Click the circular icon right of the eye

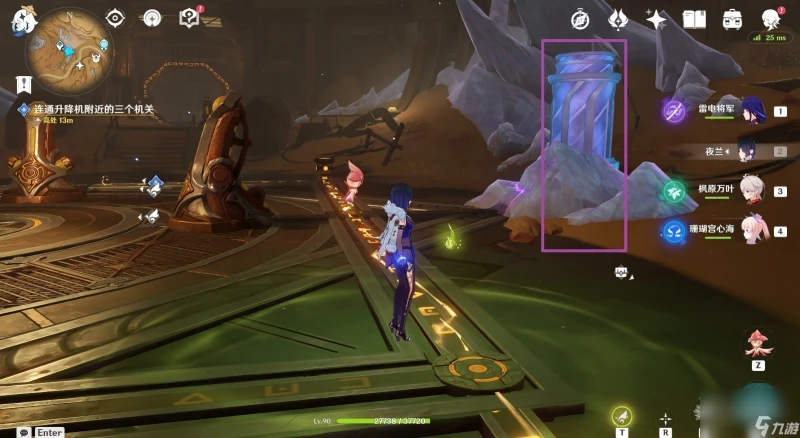pos(151,18)
